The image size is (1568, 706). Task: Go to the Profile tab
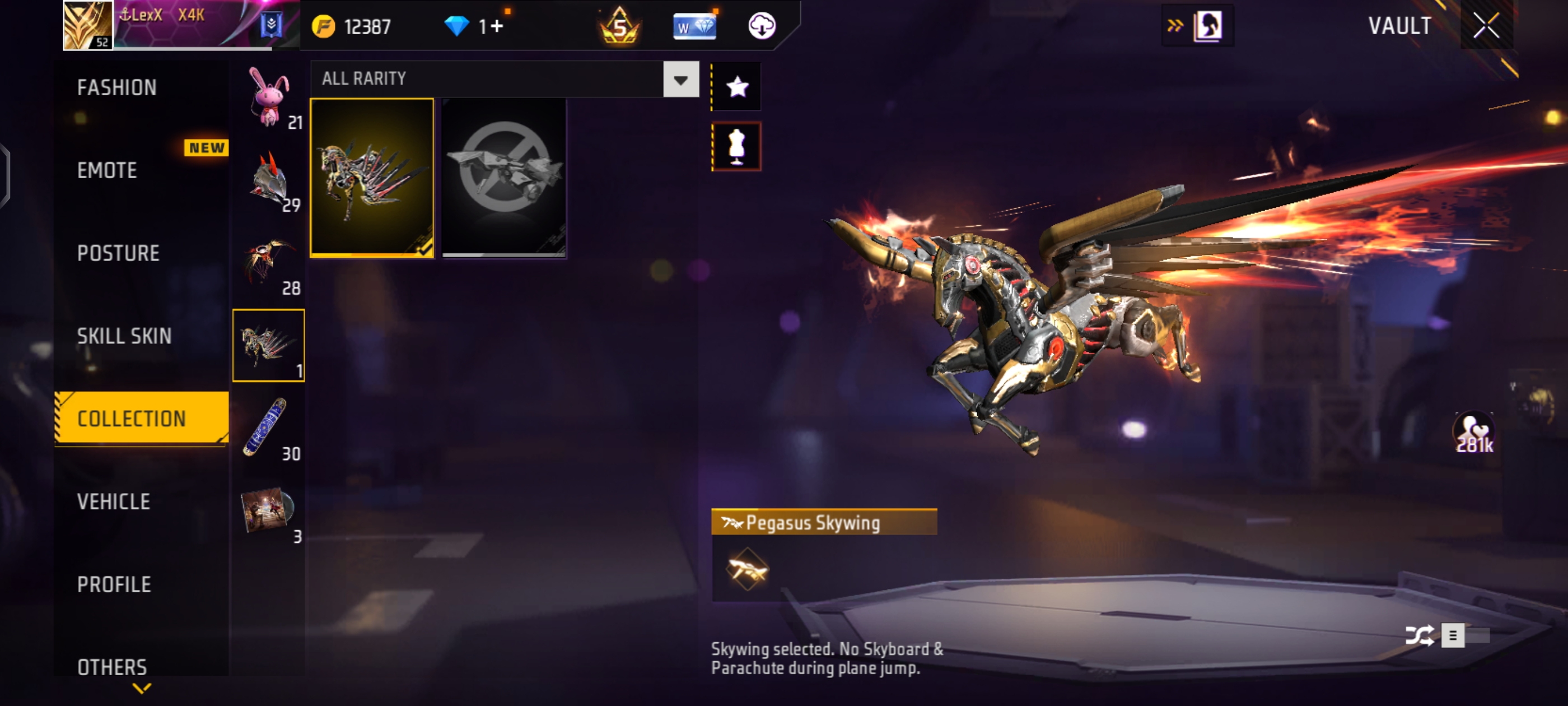click(x=114, y=585)
